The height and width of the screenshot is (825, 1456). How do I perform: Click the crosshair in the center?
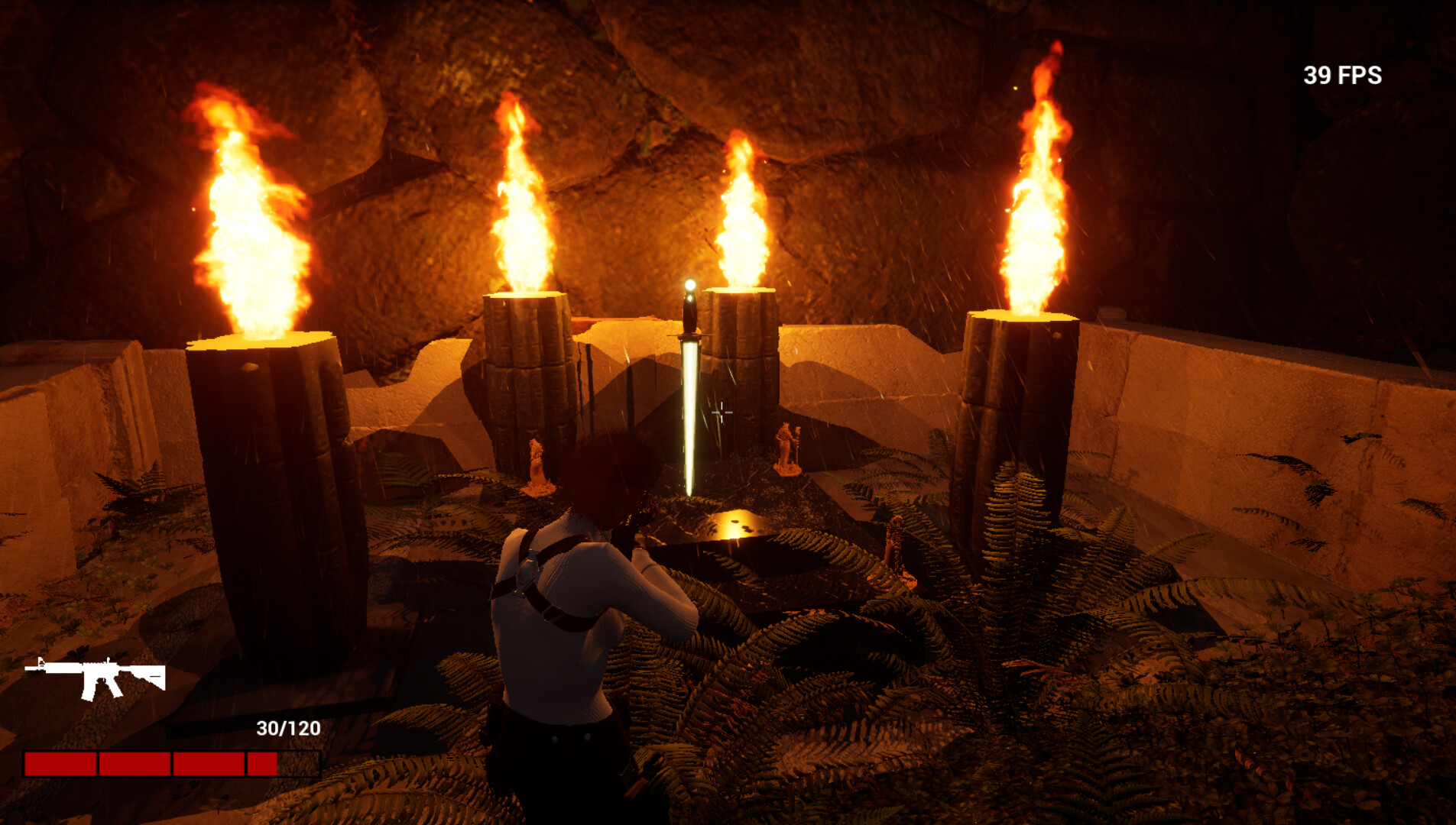click(721, 412)
